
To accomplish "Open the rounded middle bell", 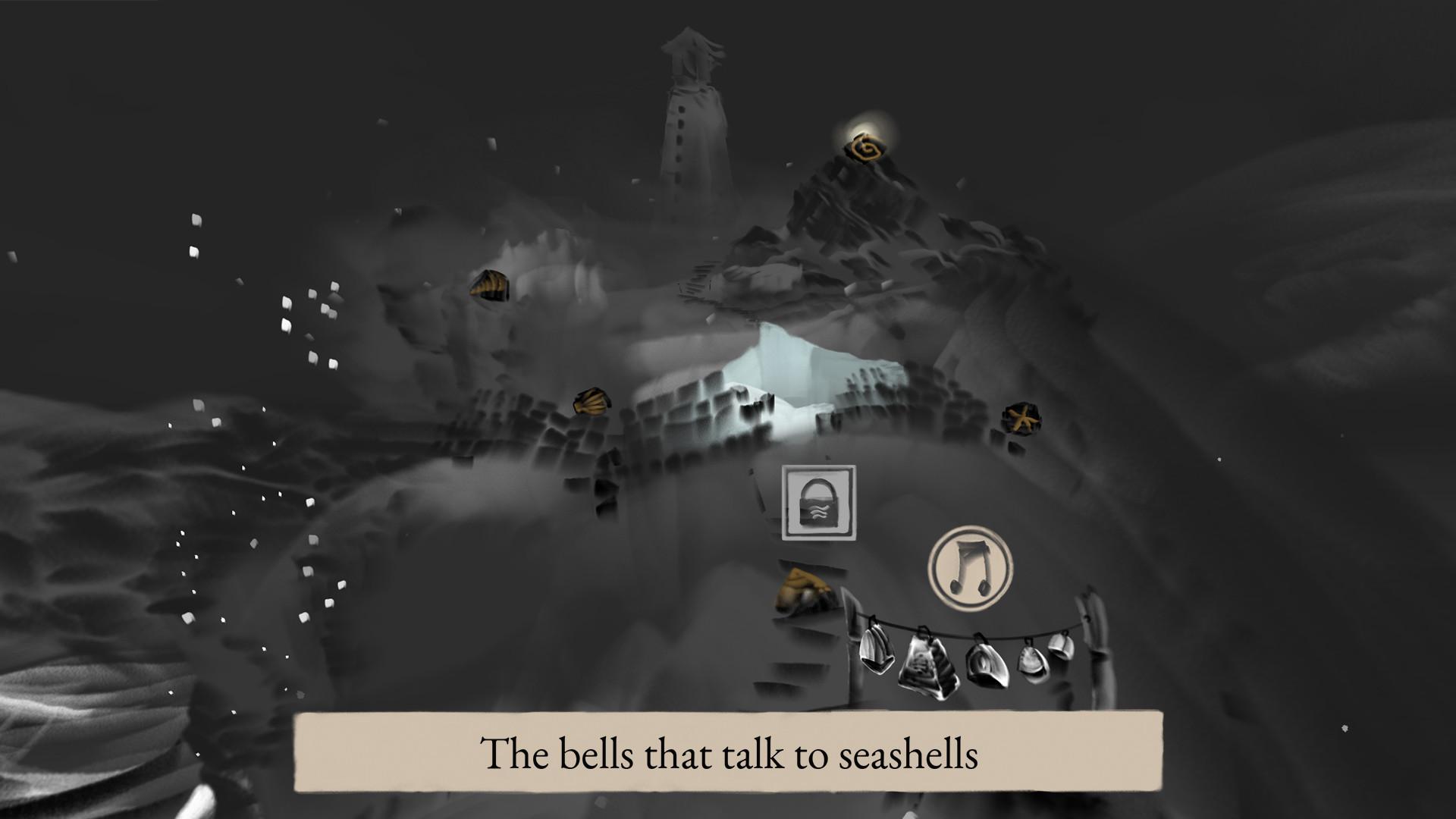I will (x=986, y=664).
